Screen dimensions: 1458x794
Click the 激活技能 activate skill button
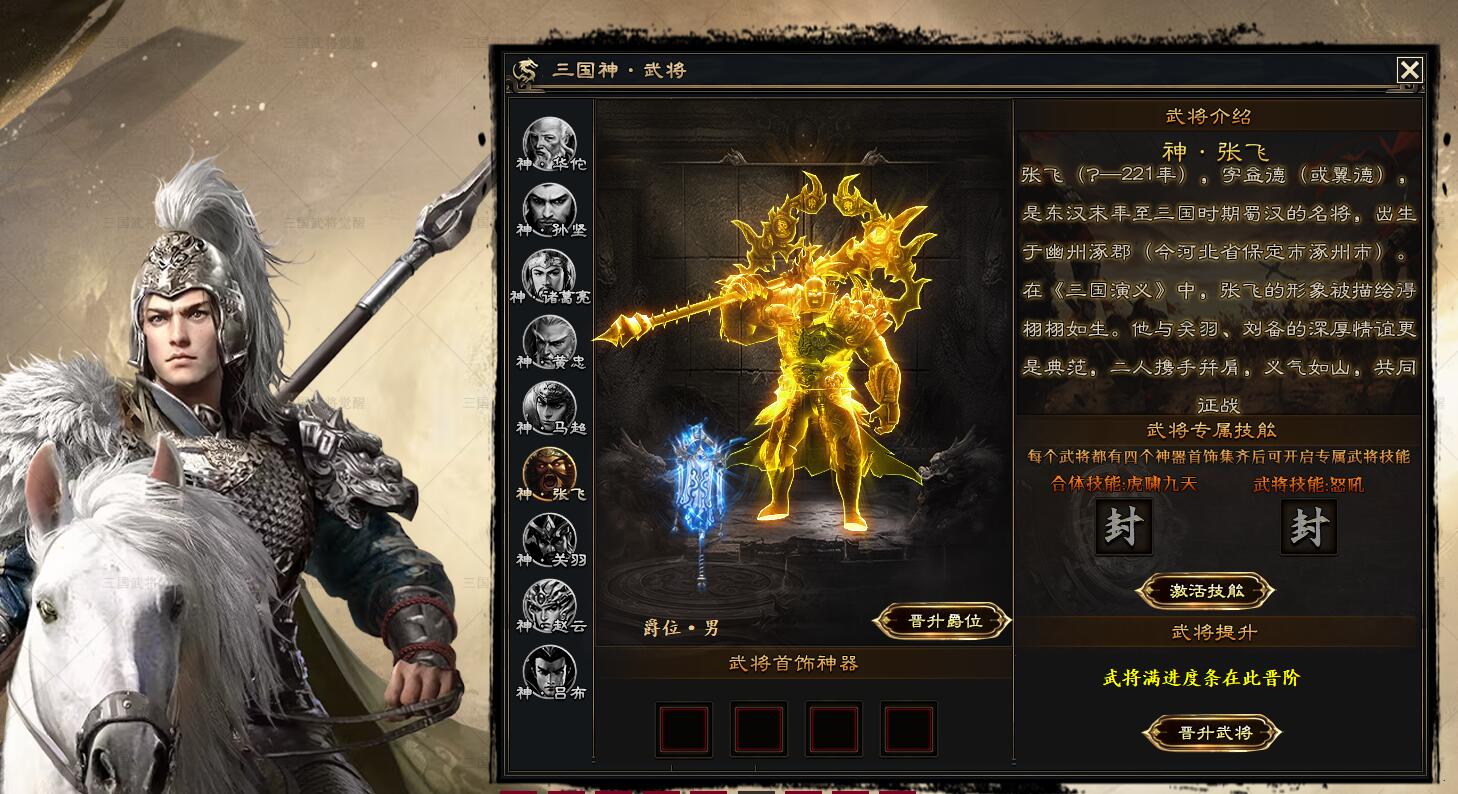point(1205,589)
